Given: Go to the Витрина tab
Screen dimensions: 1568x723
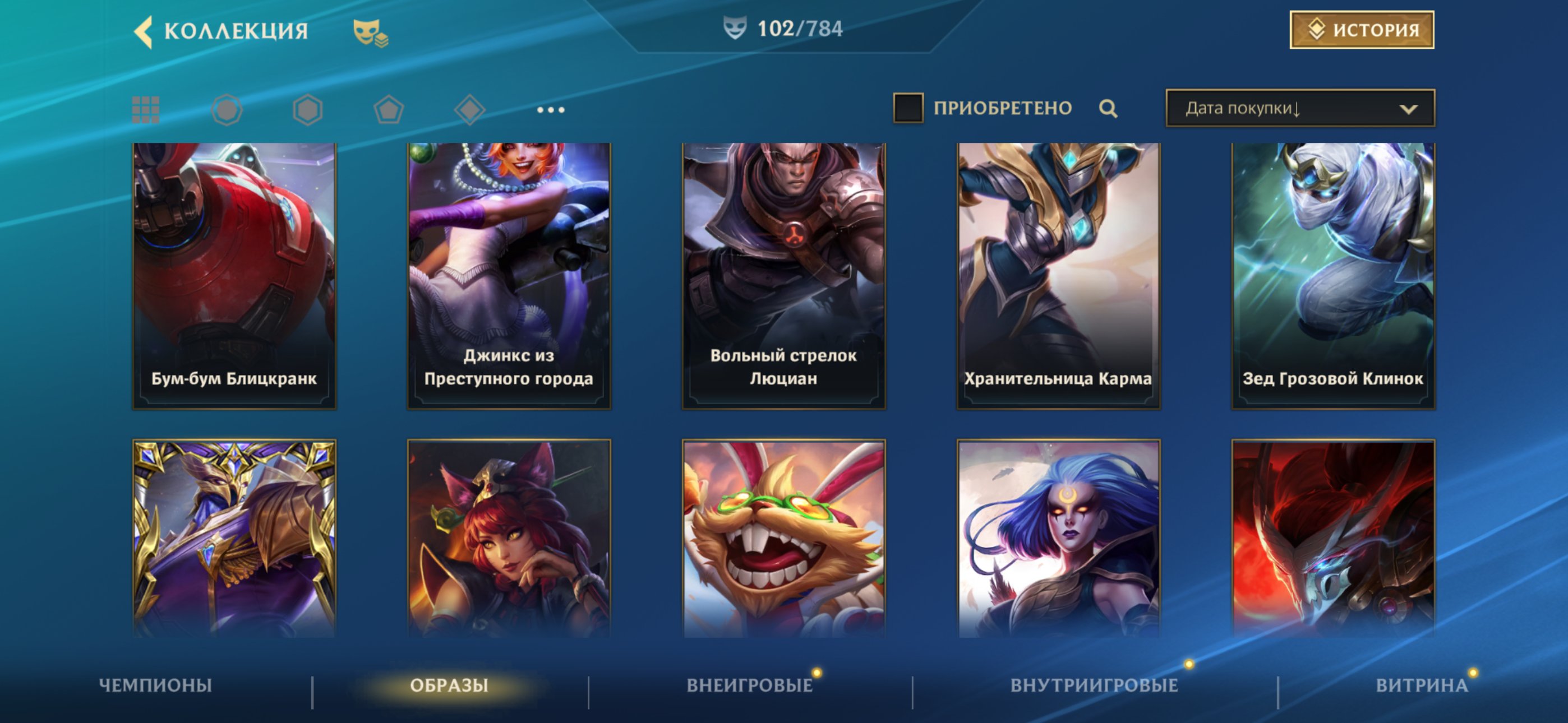Looking at the screenshot, I should [x=1421, y=685].
